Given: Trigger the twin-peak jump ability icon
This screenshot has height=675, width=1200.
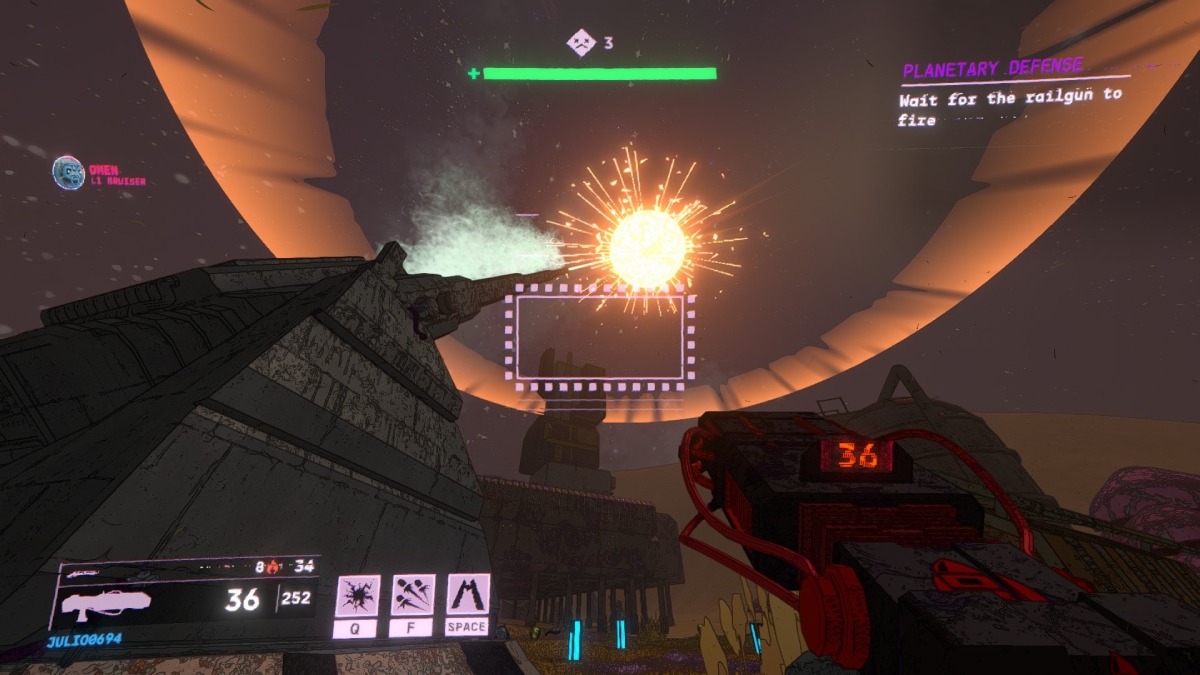Looking at the screenshot, I should 467,596.
